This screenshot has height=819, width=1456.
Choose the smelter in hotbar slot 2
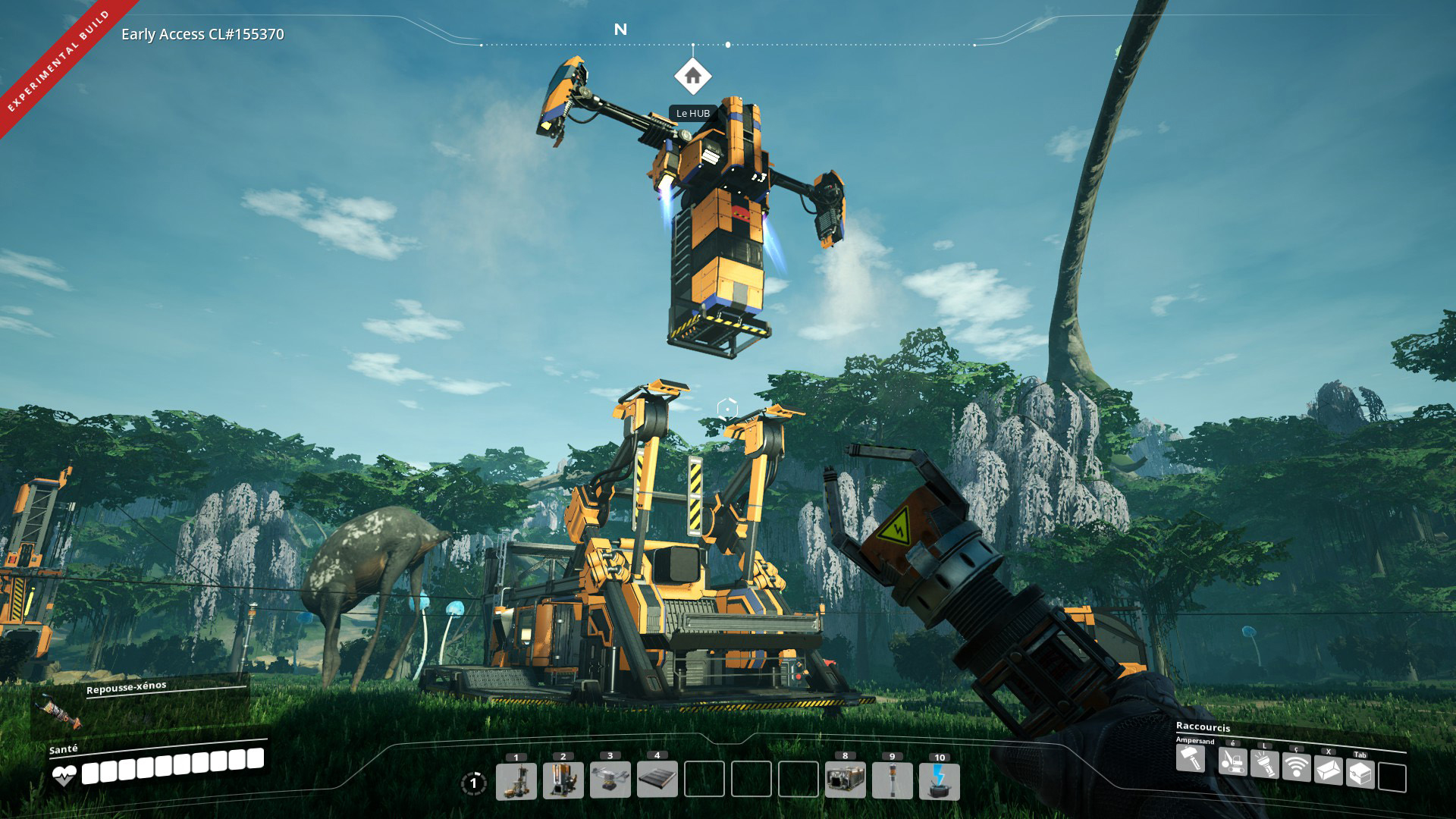(563, 781)
